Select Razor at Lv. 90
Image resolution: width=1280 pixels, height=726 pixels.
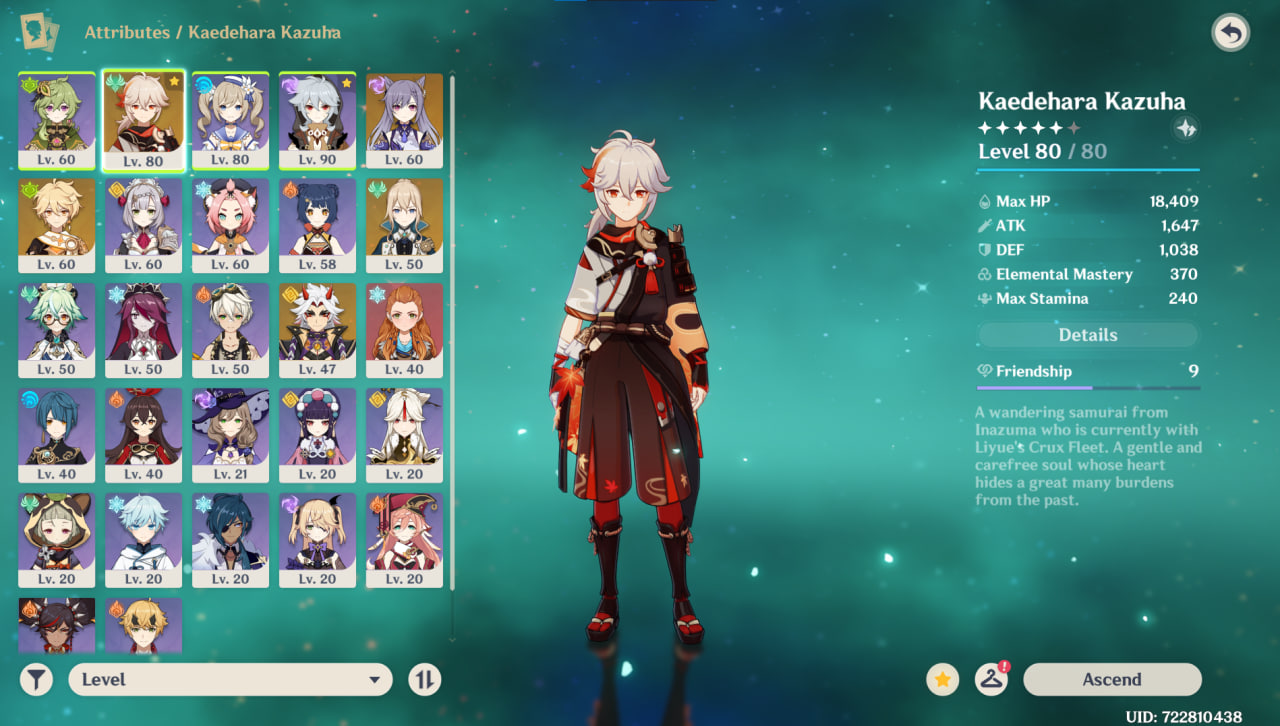click(x=317, y=120)
